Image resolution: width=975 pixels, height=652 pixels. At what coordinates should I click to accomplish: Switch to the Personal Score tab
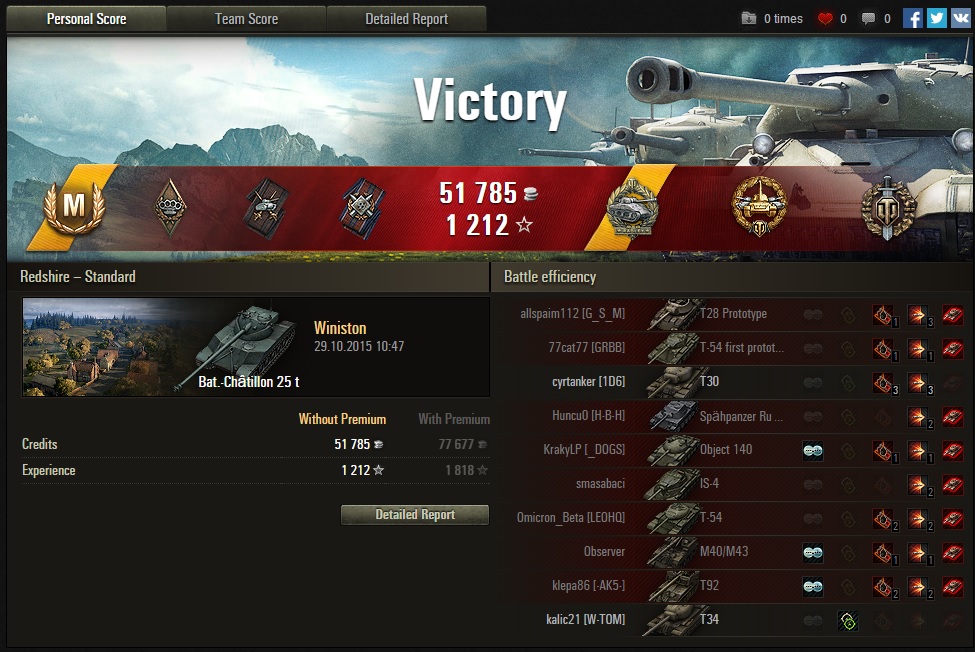pos(85,19)
